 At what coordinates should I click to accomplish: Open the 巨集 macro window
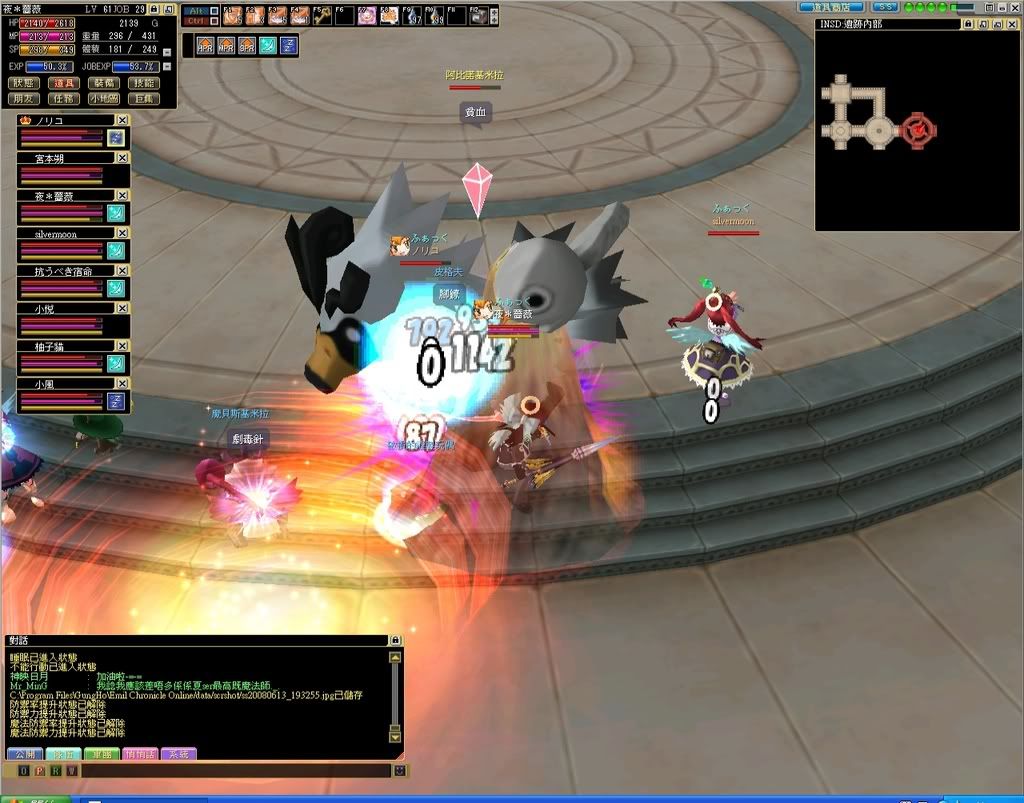(x=144, y=98)
